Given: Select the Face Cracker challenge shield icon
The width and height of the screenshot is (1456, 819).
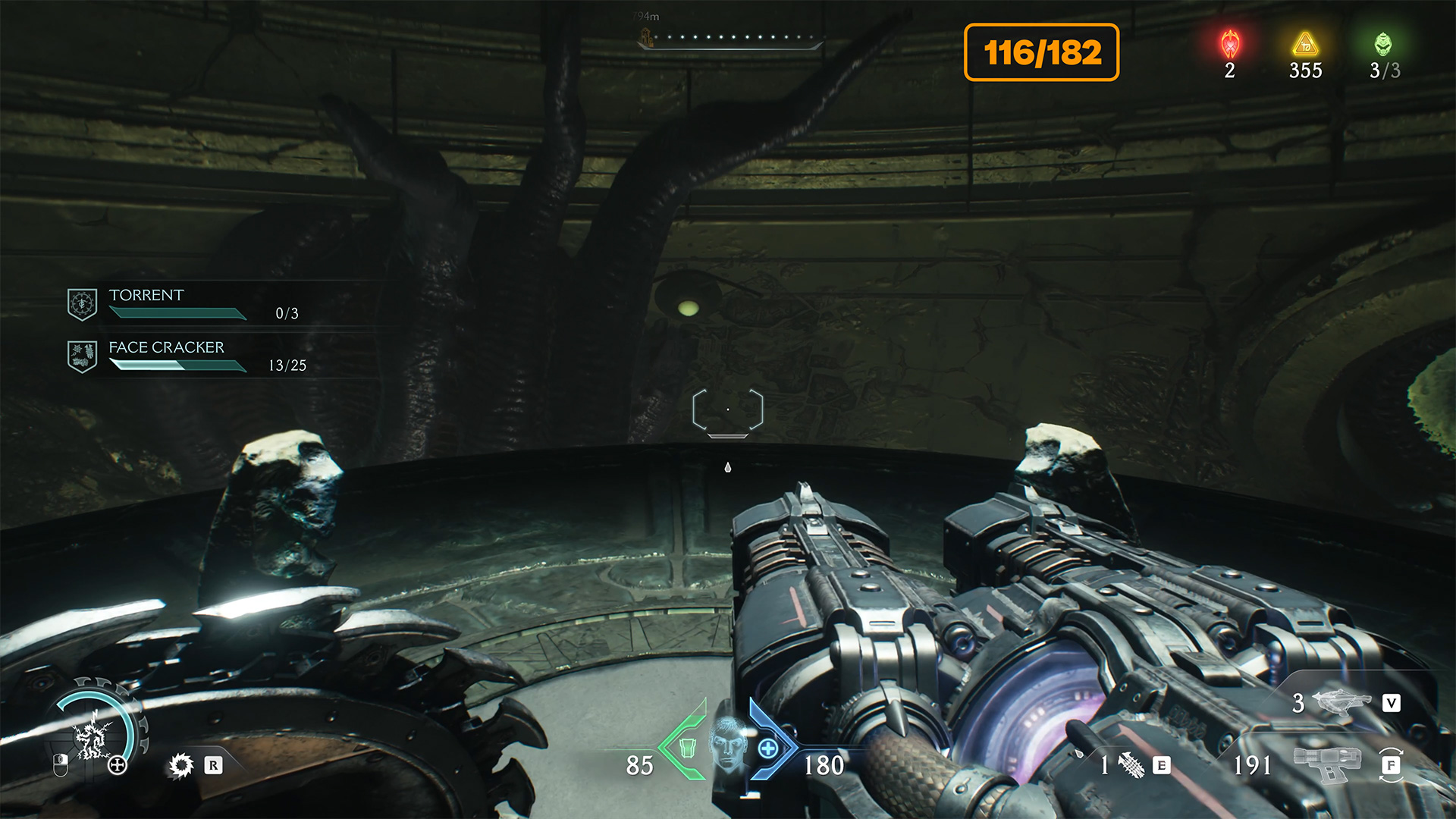Looking at the screenshot, I should [x=82, y=356].
